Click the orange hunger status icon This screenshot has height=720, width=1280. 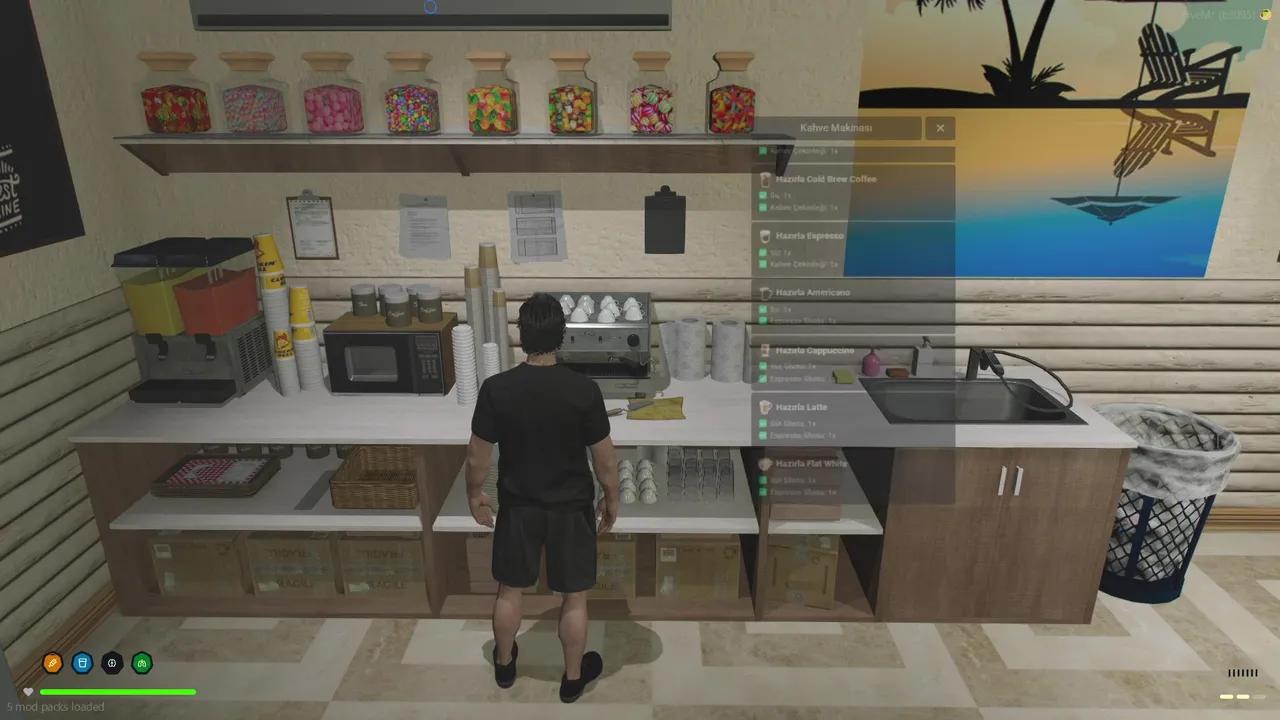pyautogui.click(x=52, y=663)
